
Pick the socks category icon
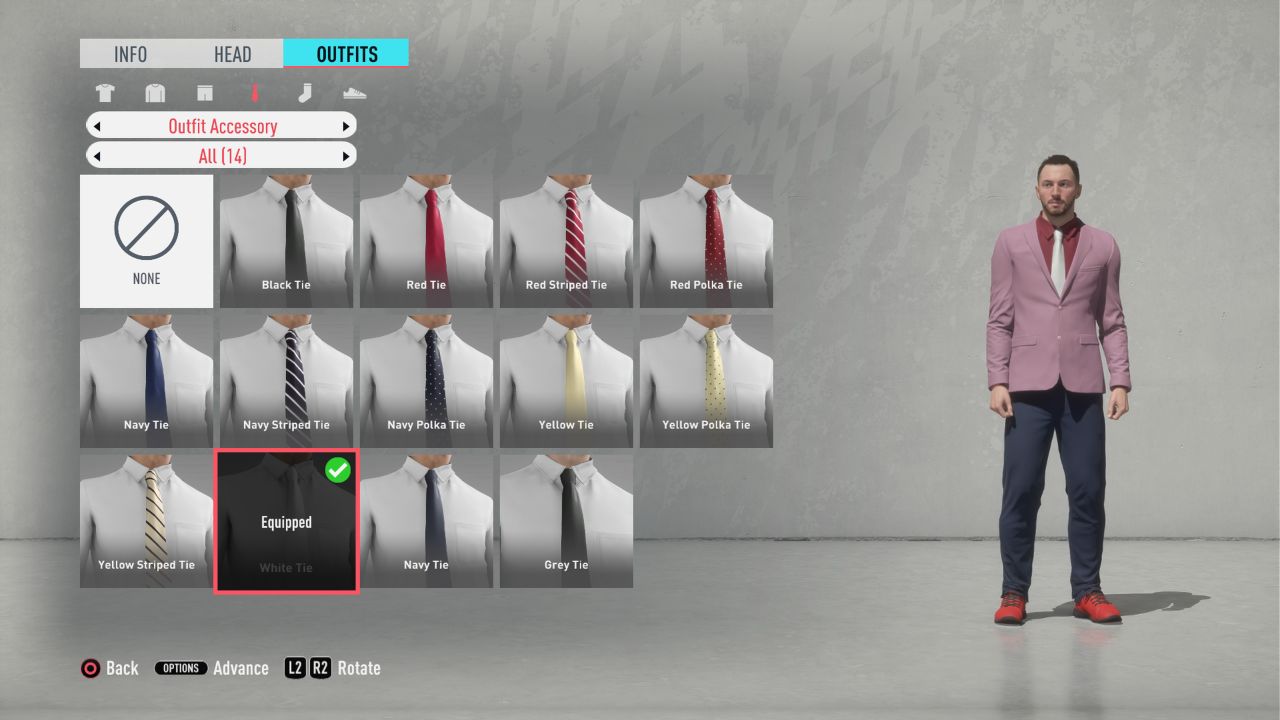point(305,94)
